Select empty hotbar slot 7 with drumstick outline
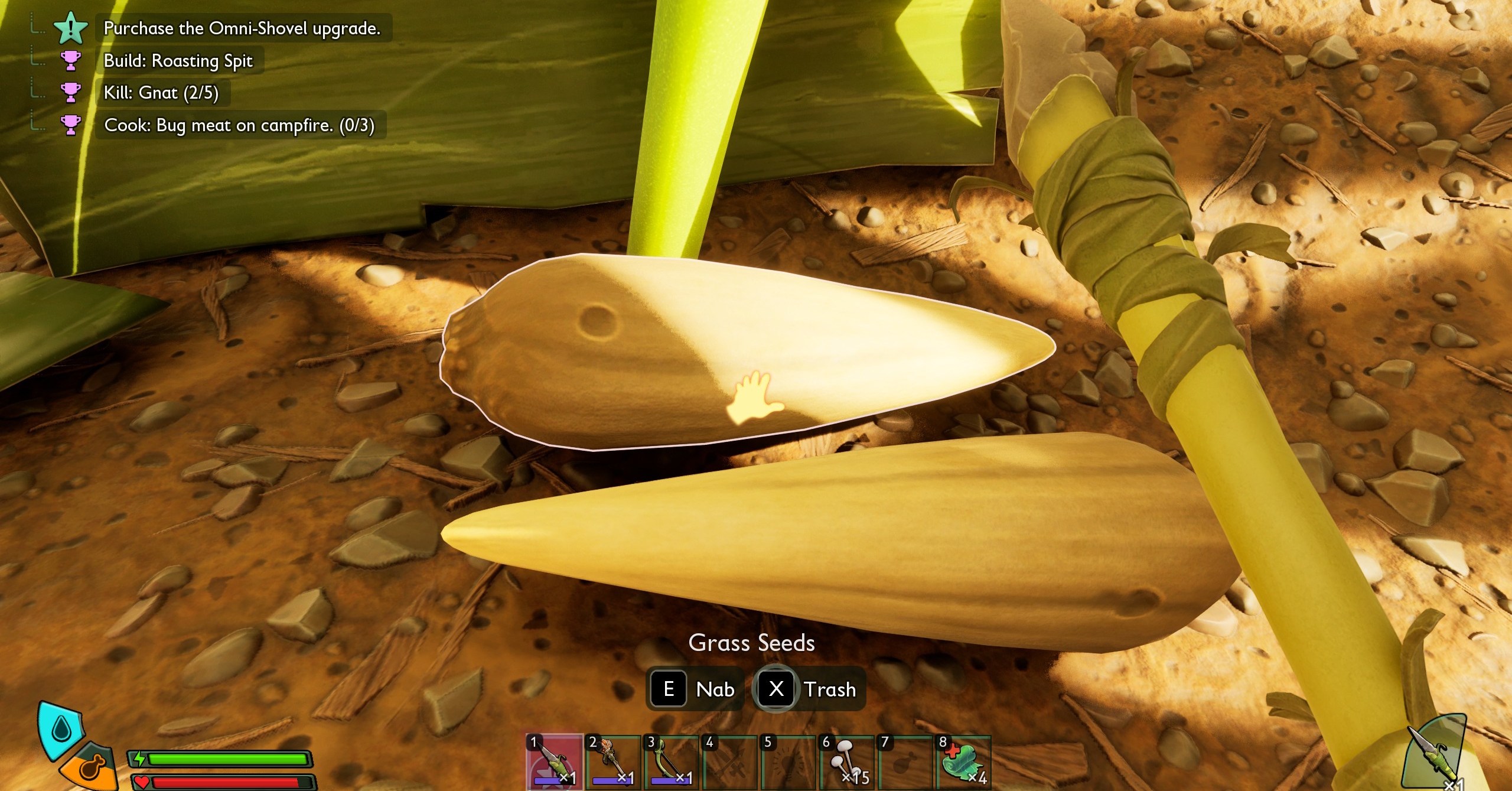1512x791 pixels. pyautogui.click(x=904, y=762)
